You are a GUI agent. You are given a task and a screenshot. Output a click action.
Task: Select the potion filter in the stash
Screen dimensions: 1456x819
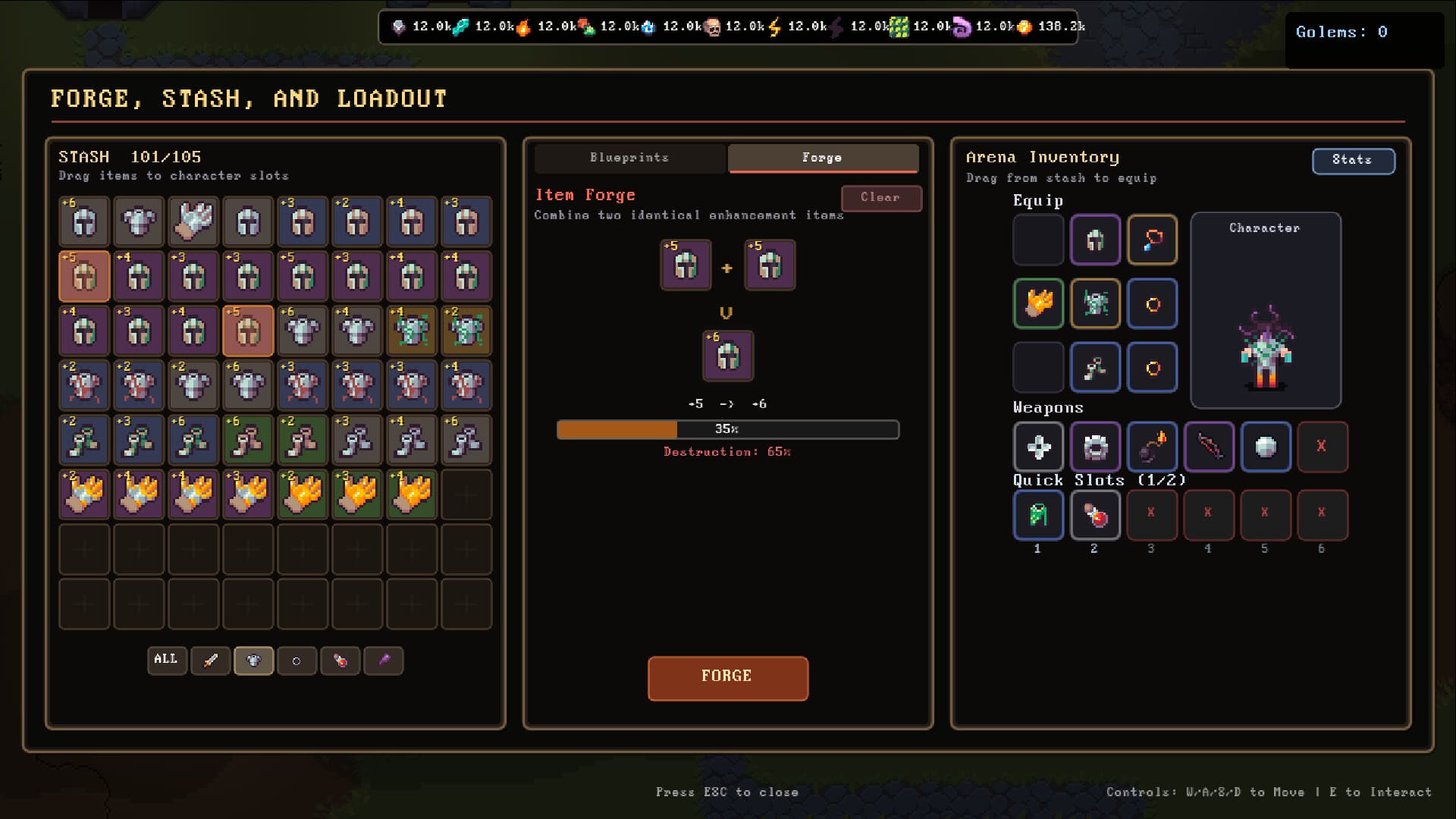(340, 661)
